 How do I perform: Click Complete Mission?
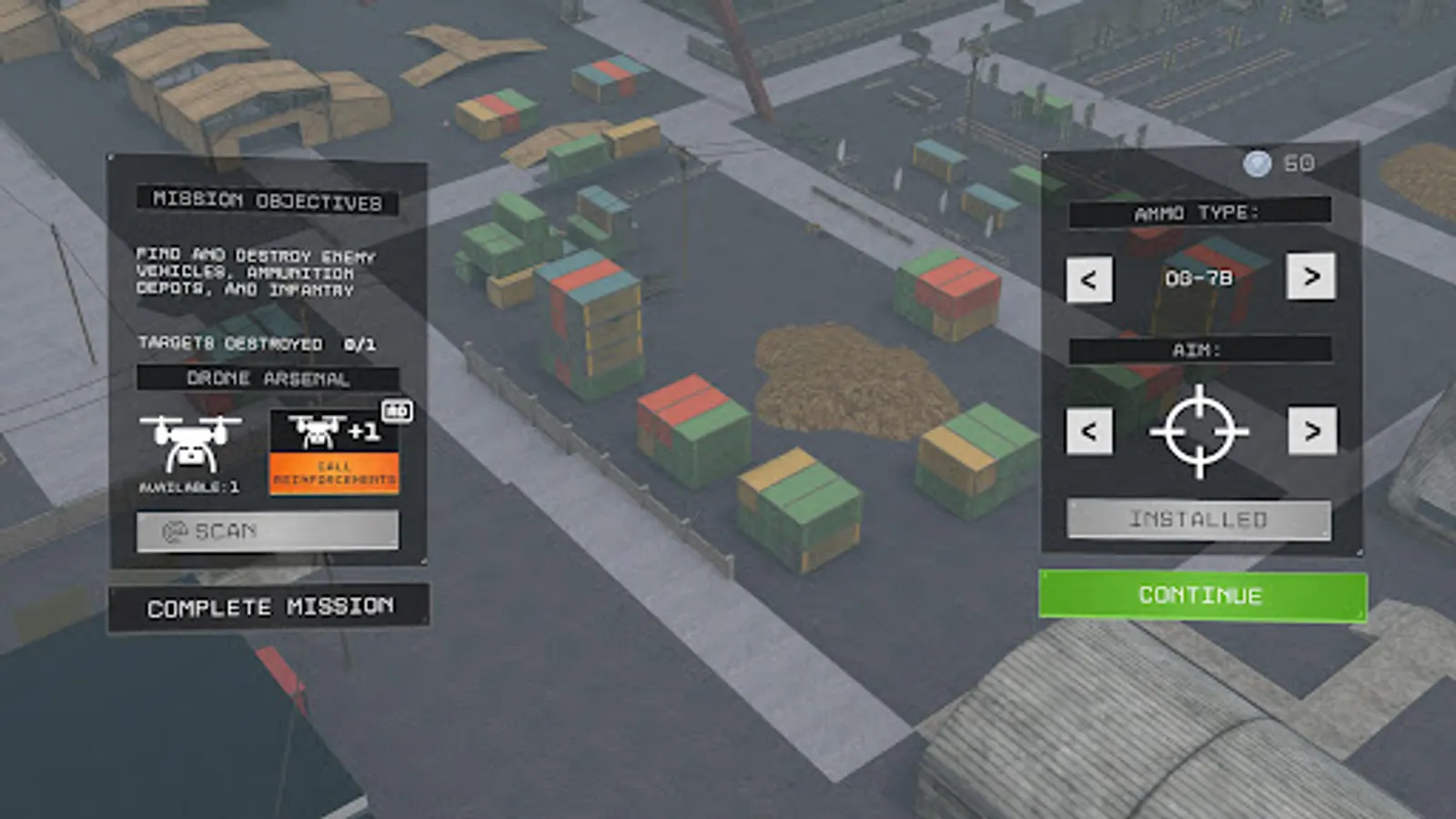tap(270, 606)
